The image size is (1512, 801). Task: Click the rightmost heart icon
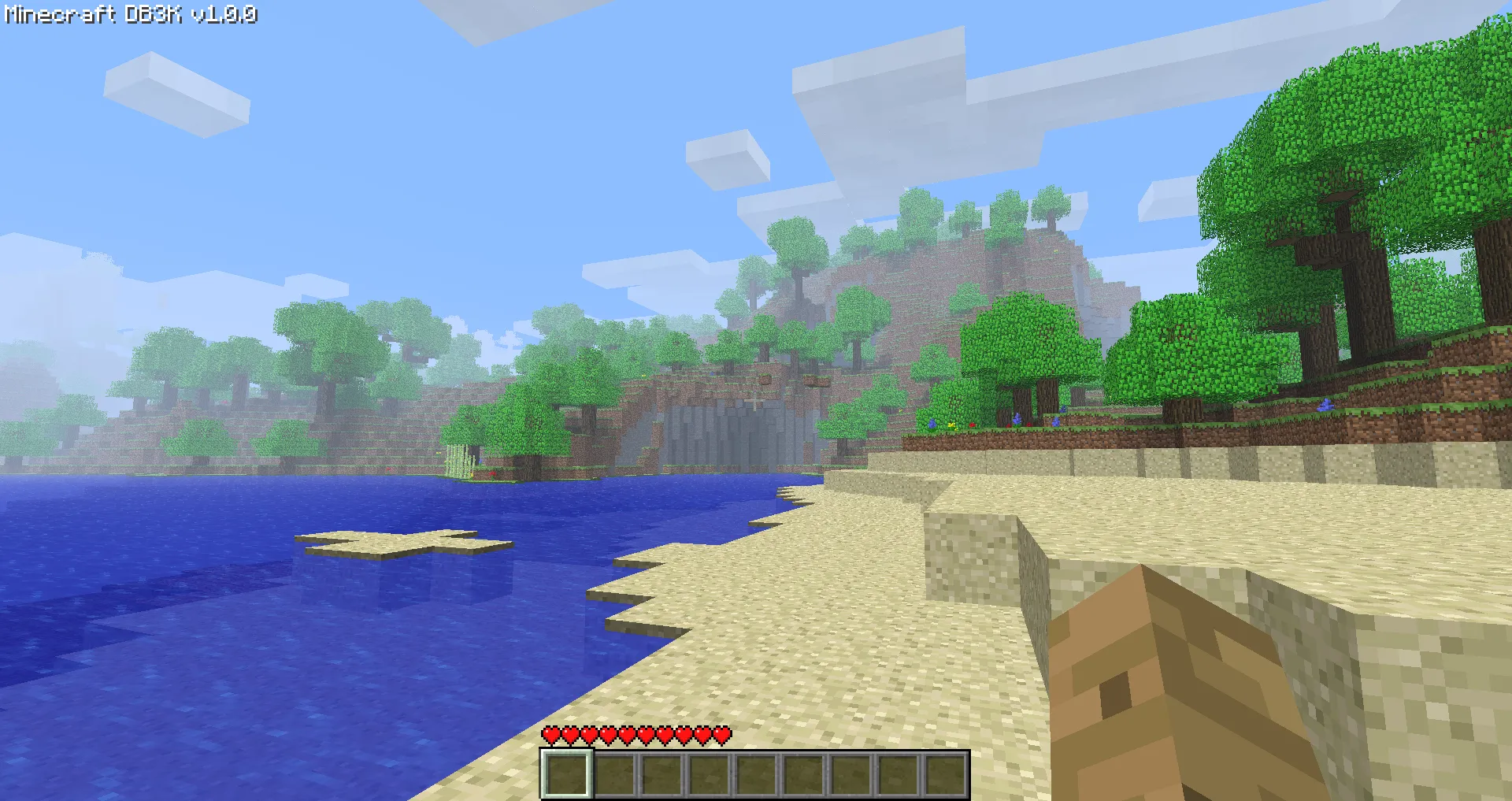pyautogui.click(x=723, y=734)
